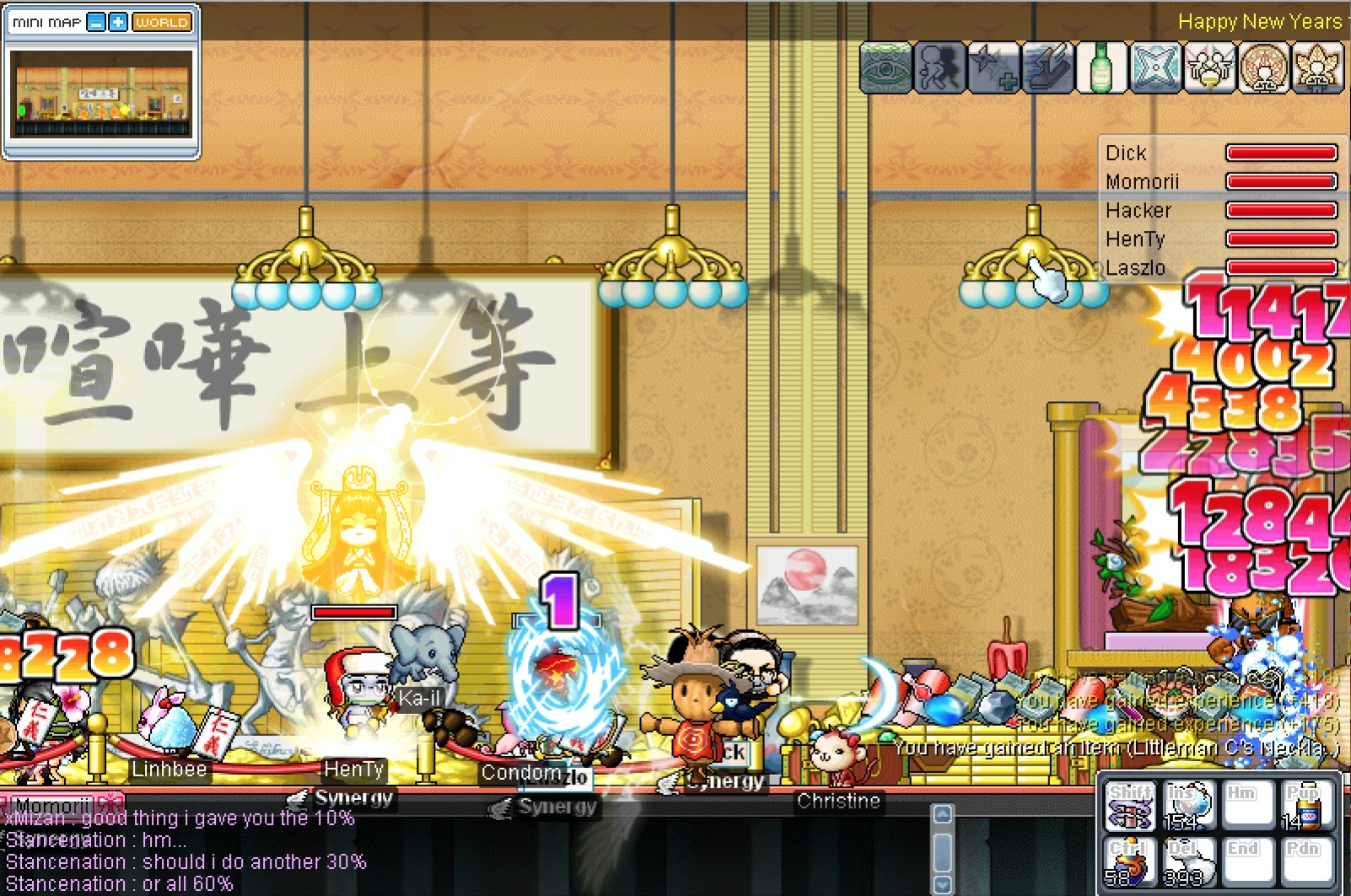The image size is (1351, 896).
Task: Open the World map
Action: click(161, 23)
